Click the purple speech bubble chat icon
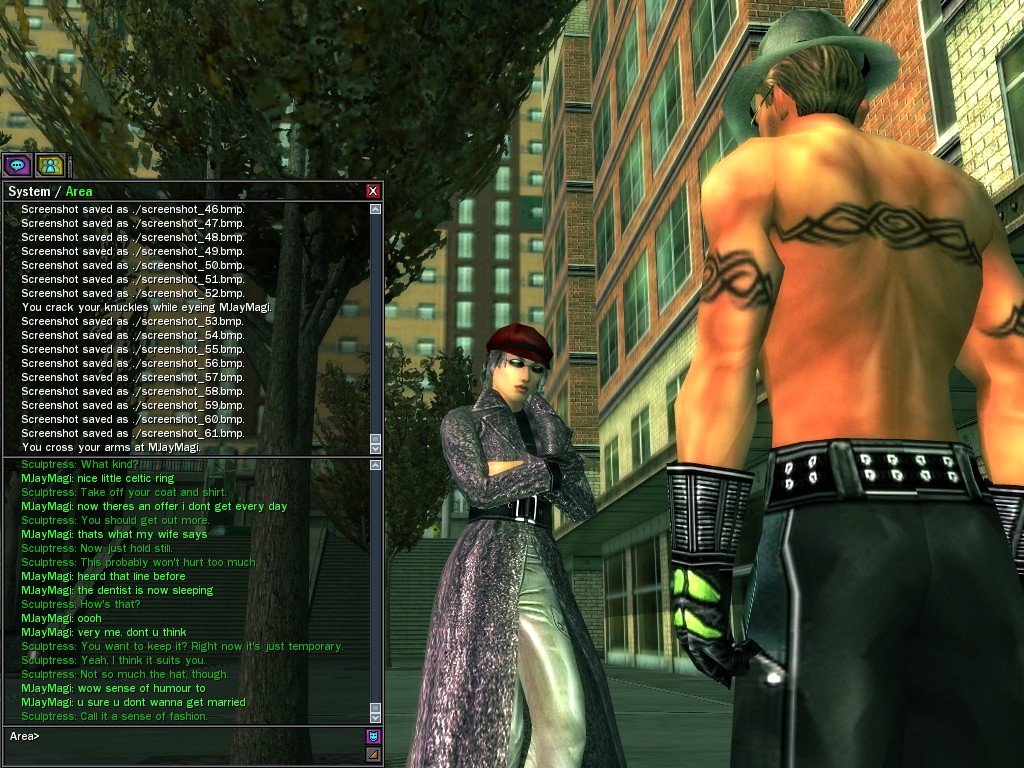Image resolution: width=1024 pixels, height=768 pixels. pos(17,165)
